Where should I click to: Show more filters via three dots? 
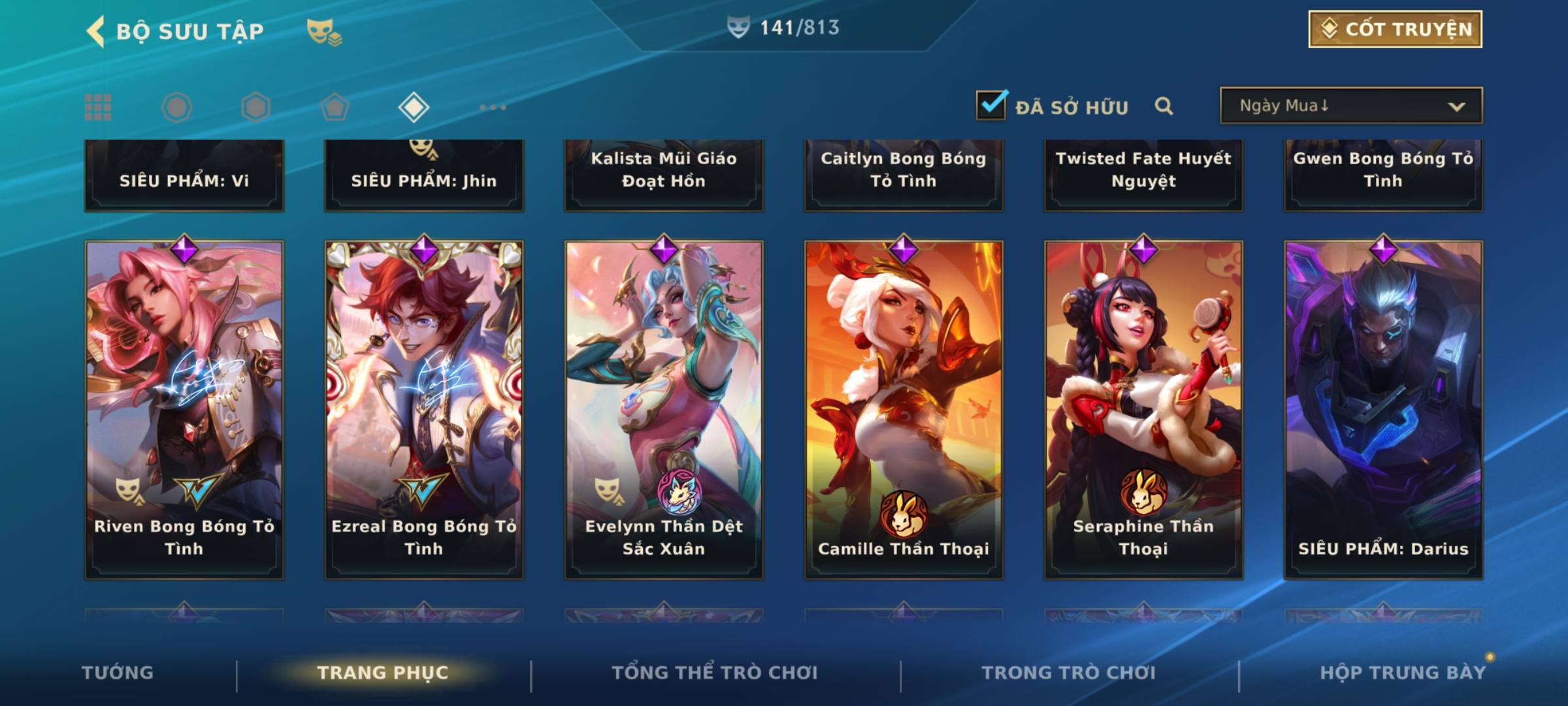493,107
